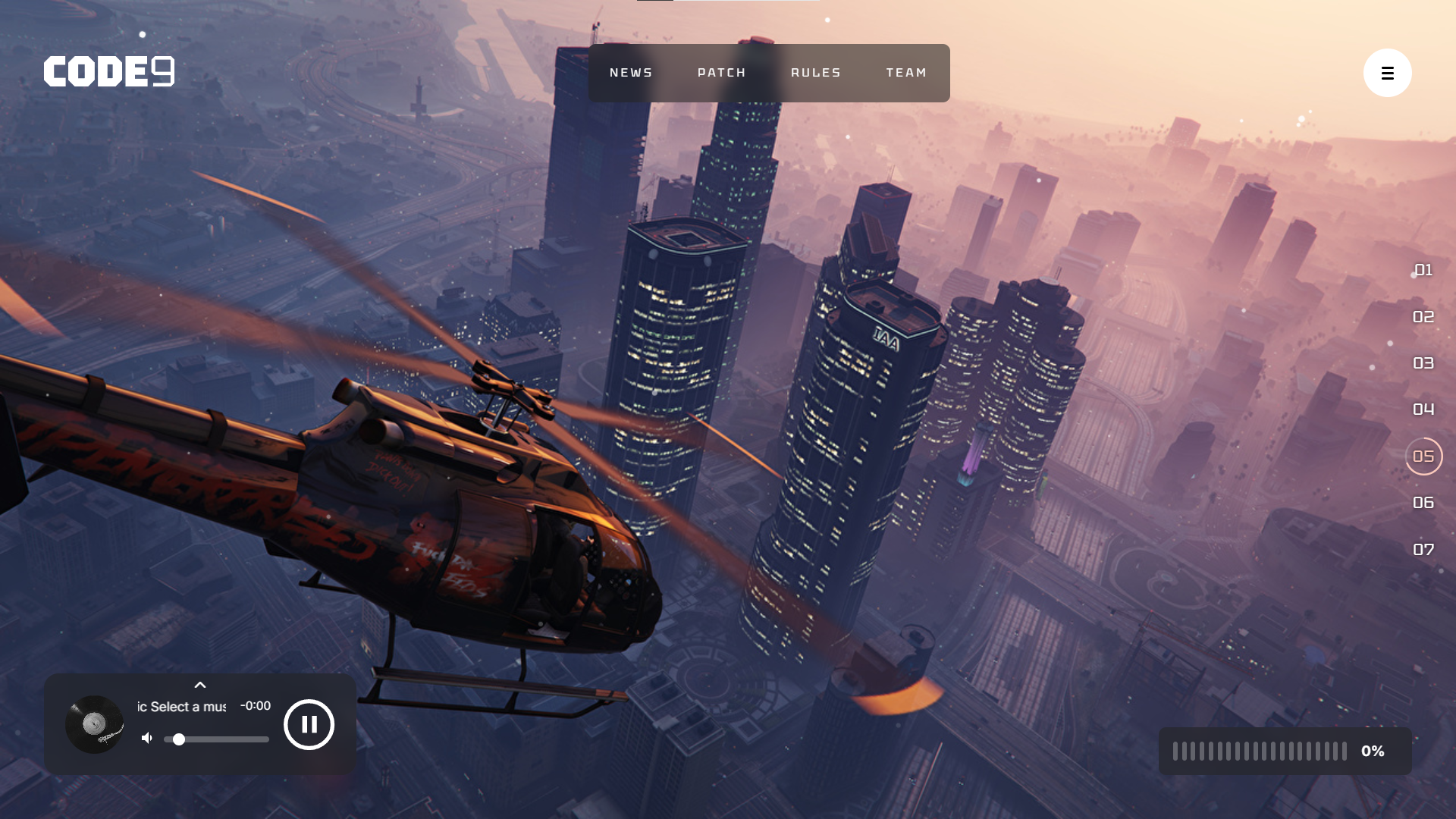Click the 0% loading percentage
The height and width of the screenshot is (819, 1456).
[1373, 751]
